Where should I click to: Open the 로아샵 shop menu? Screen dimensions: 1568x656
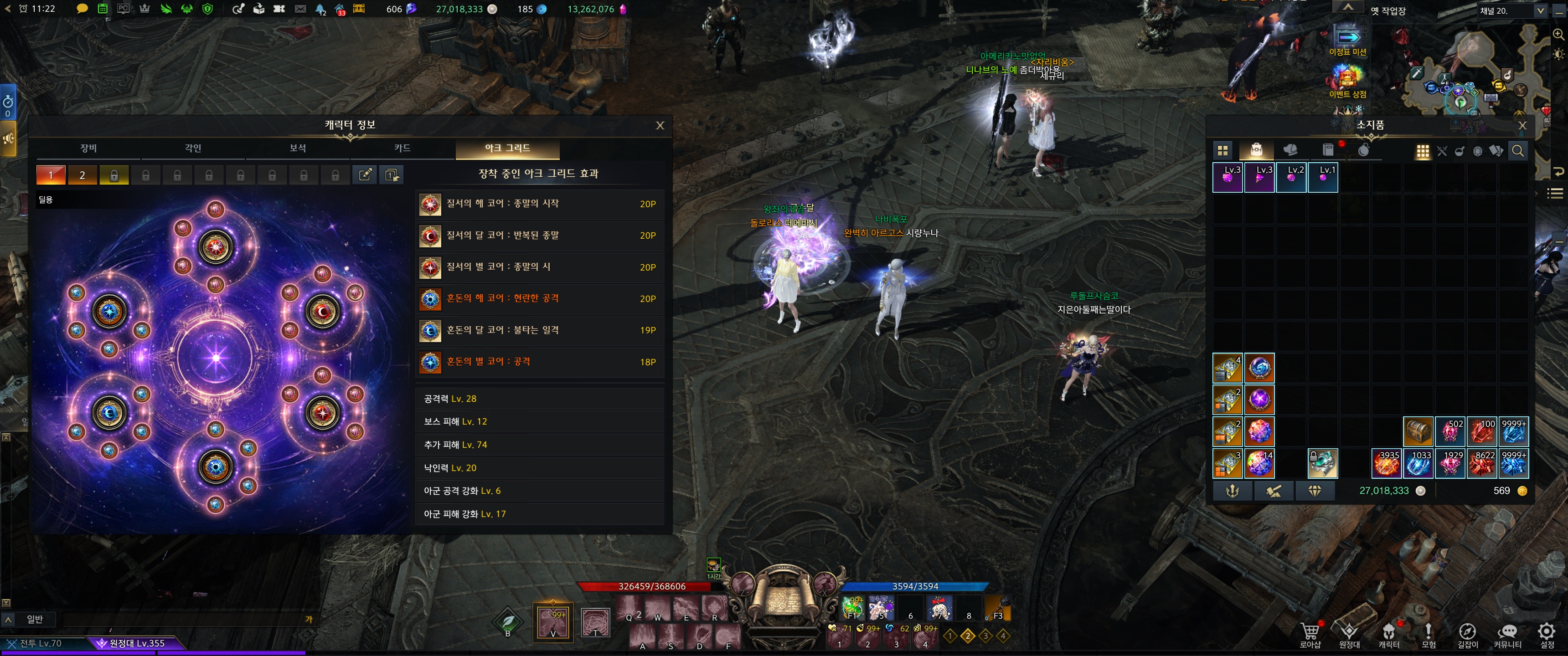pyautogui.click(x=1310, y=635)
